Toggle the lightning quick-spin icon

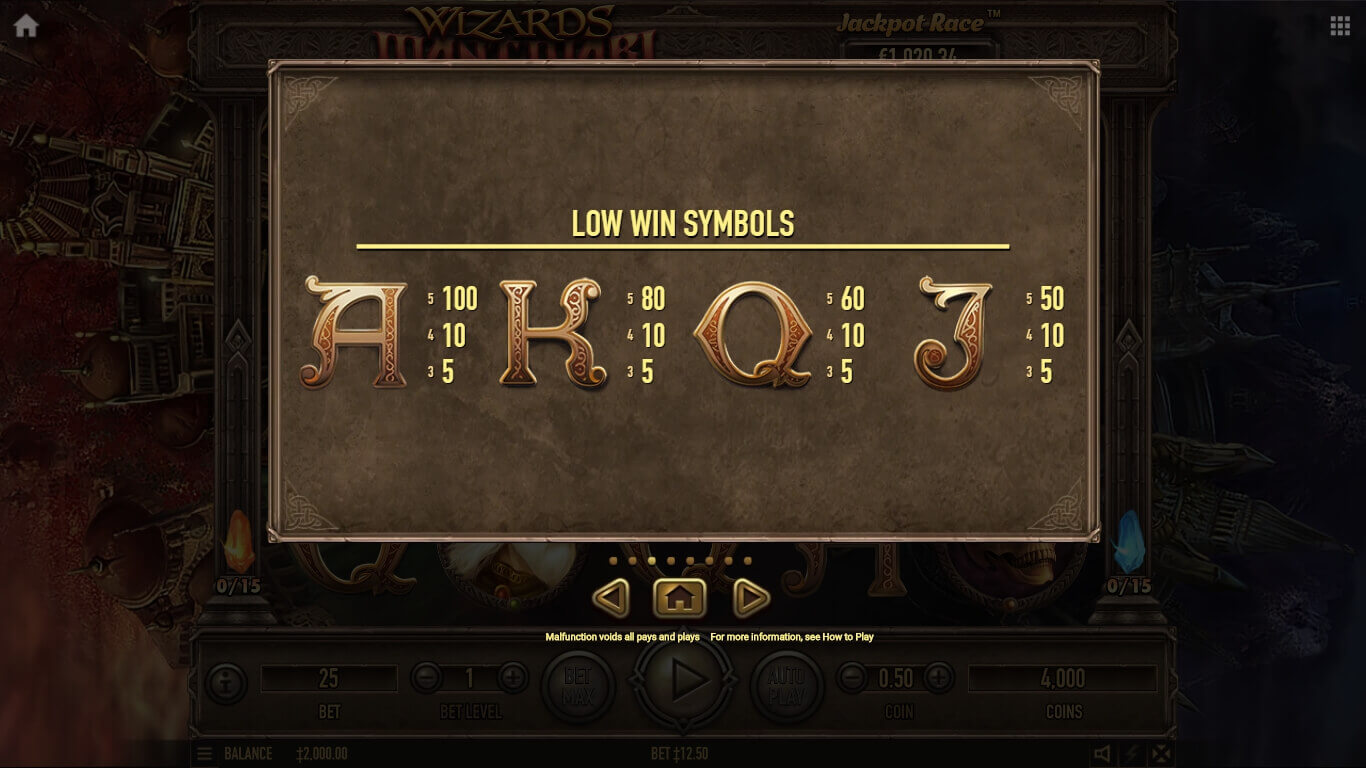[1131, 754]
